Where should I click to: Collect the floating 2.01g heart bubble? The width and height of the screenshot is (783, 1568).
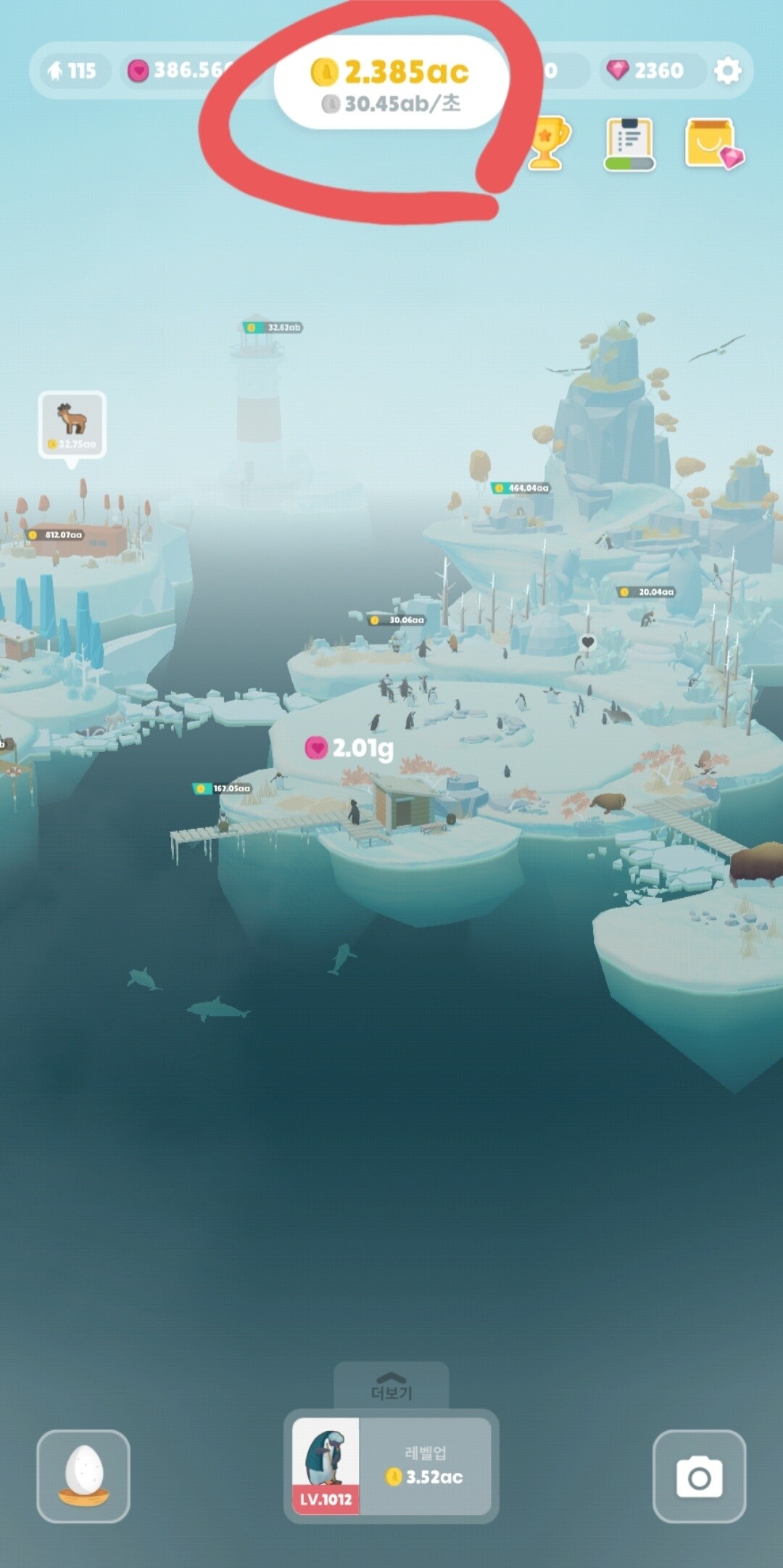[349, 748]
